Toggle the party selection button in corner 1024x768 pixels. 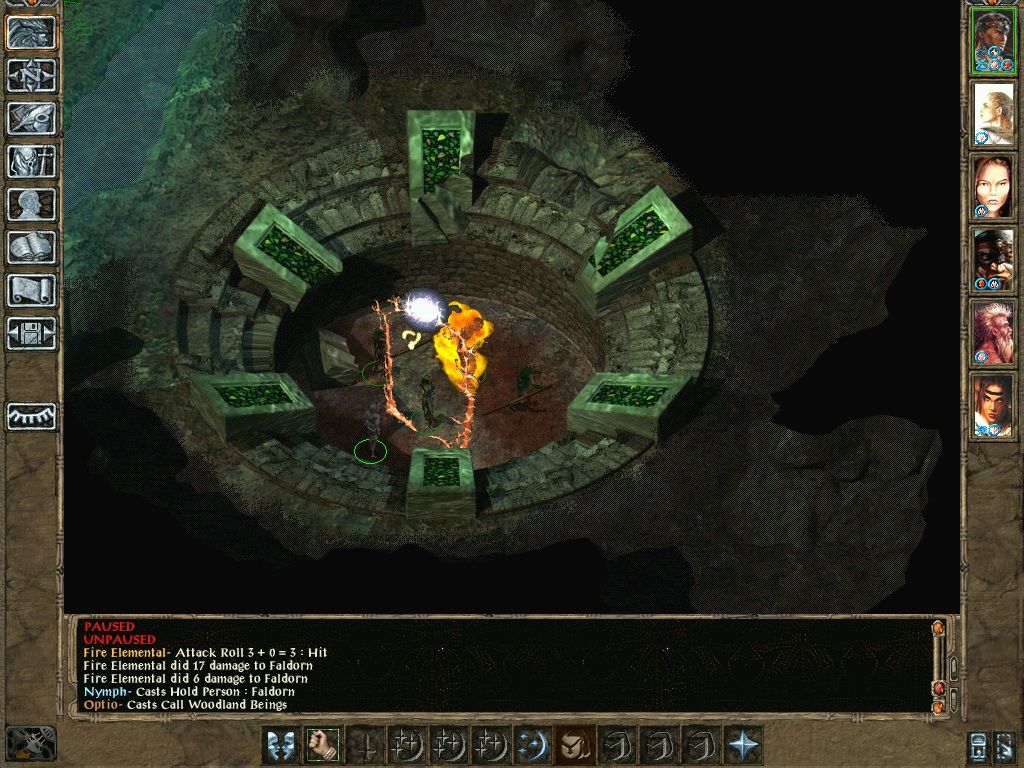(x=979, y=745)
